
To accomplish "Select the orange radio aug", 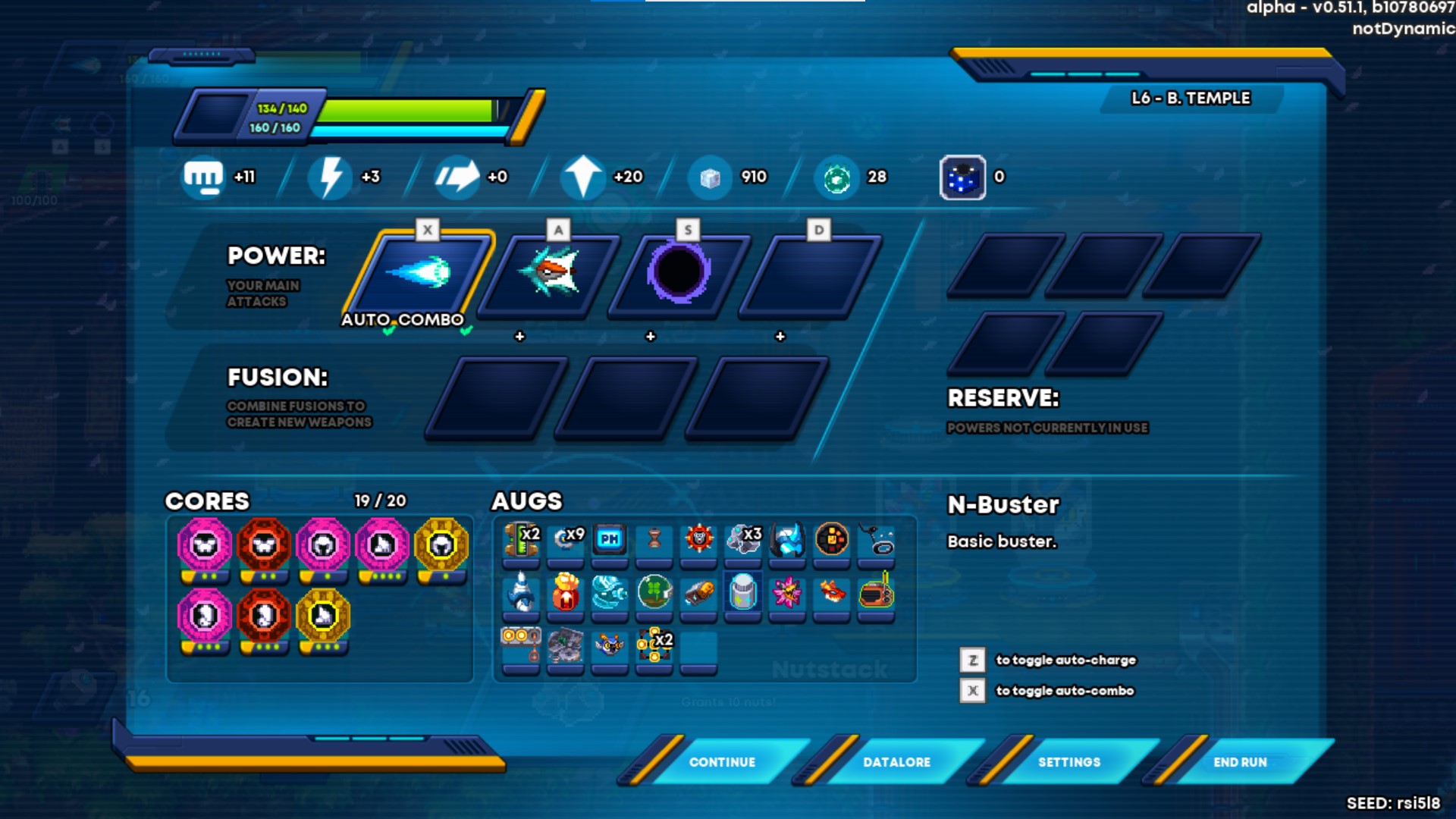I will (x=876, y=592).
